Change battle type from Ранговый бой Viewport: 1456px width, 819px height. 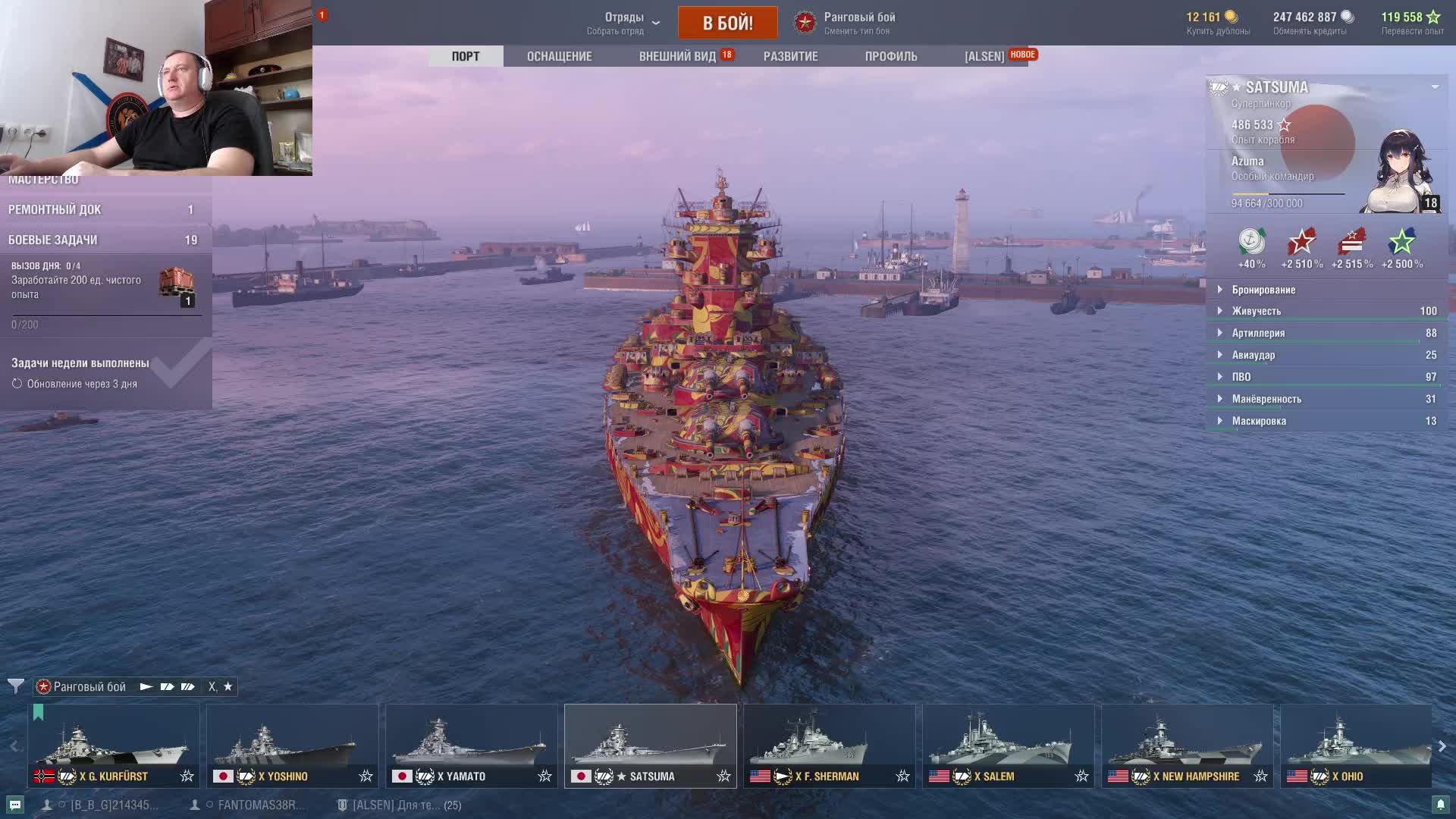click(x=858, y=23)
